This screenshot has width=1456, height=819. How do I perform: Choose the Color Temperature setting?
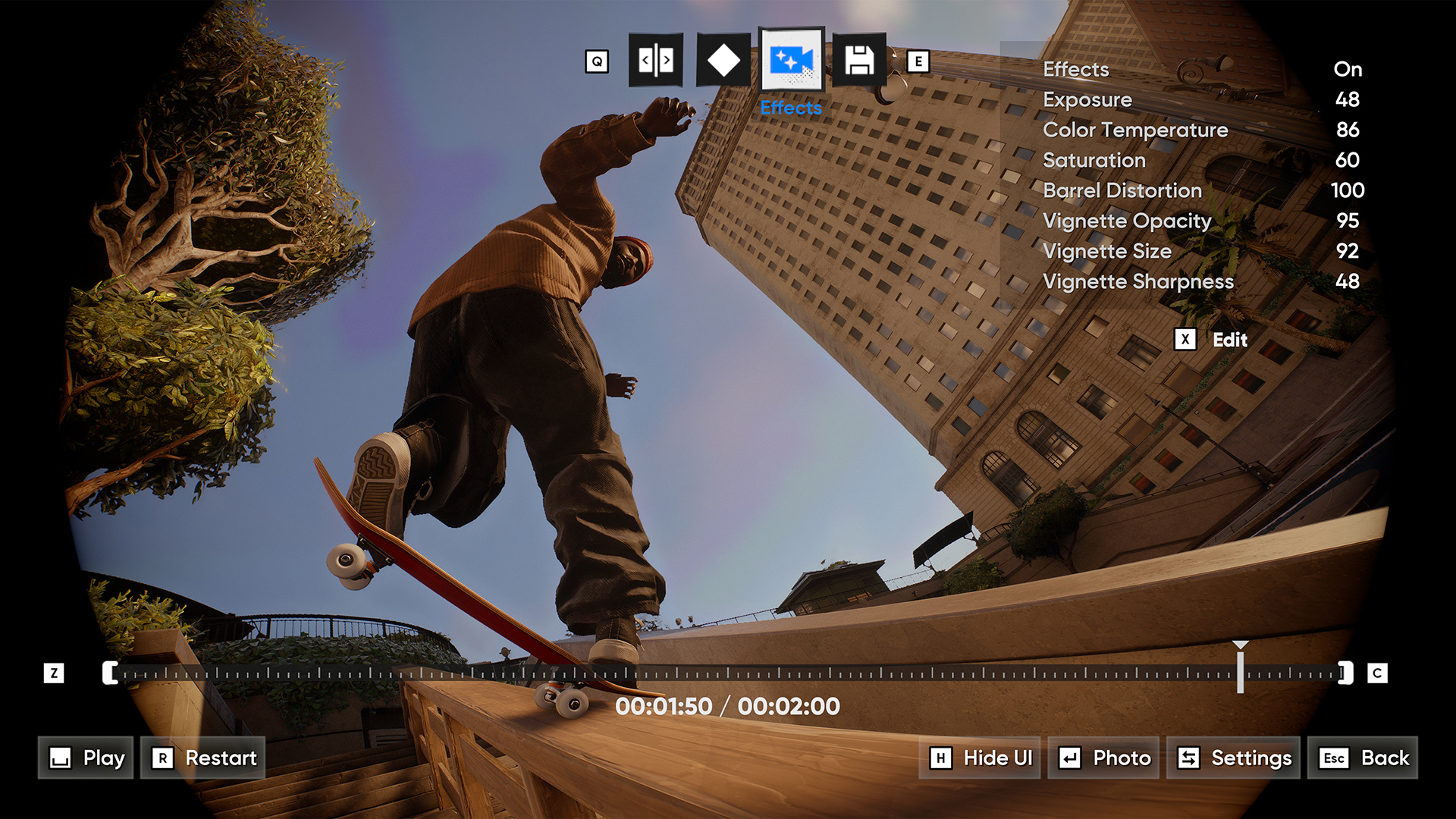[x=1202, y=130]
